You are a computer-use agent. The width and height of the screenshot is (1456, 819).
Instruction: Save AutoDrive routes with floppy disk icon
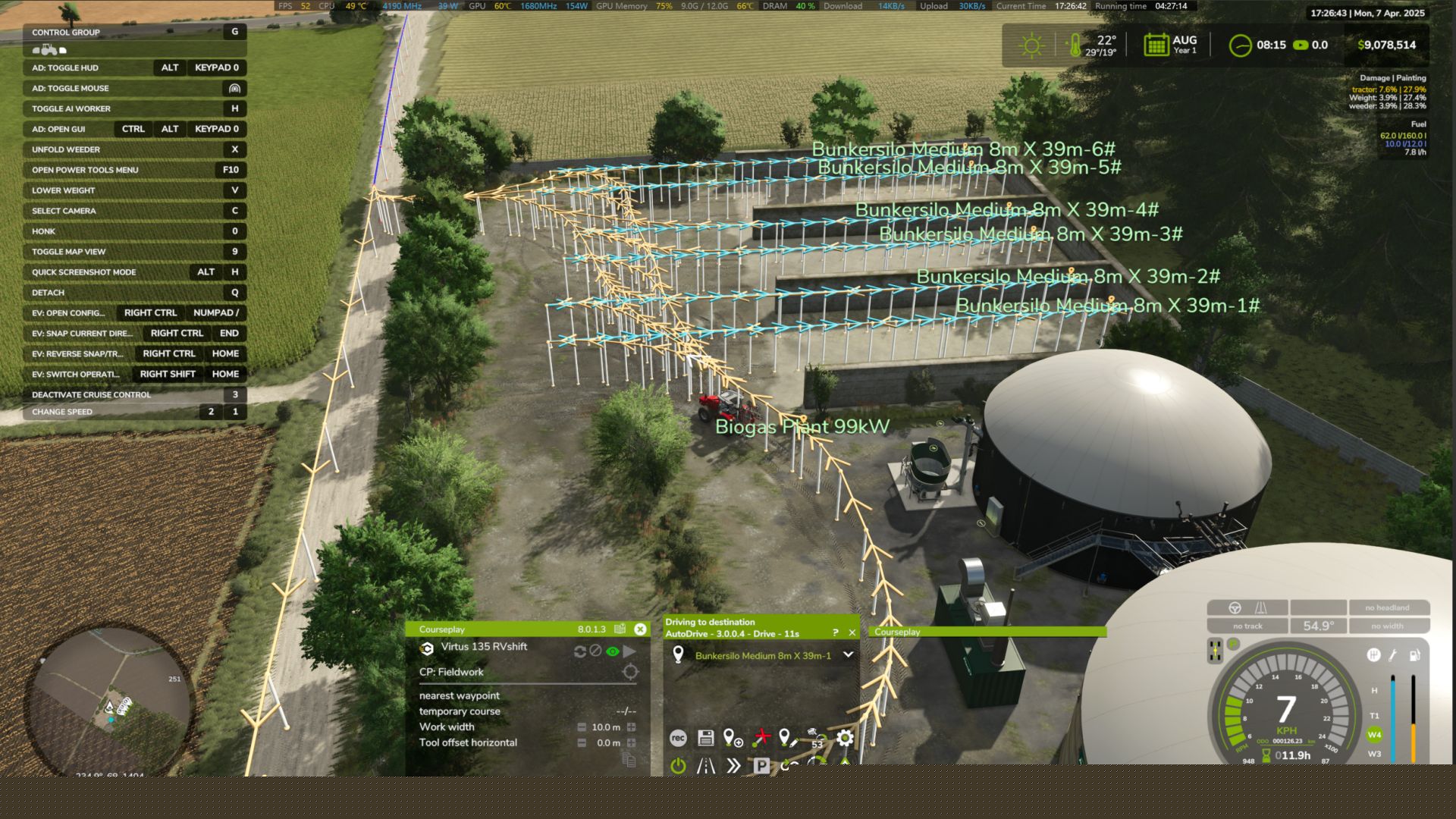[x=705, y=738]
